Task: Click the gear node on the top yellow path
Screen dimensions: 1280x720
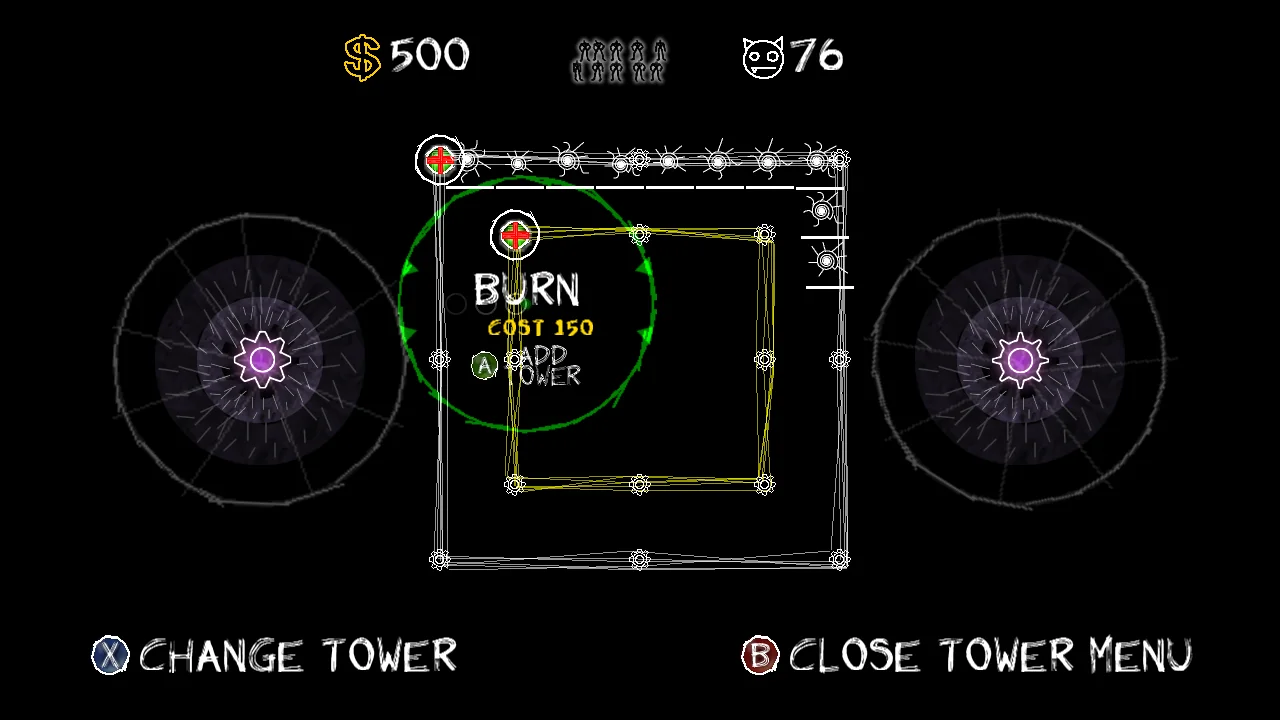Action: [x=639, y=234]
